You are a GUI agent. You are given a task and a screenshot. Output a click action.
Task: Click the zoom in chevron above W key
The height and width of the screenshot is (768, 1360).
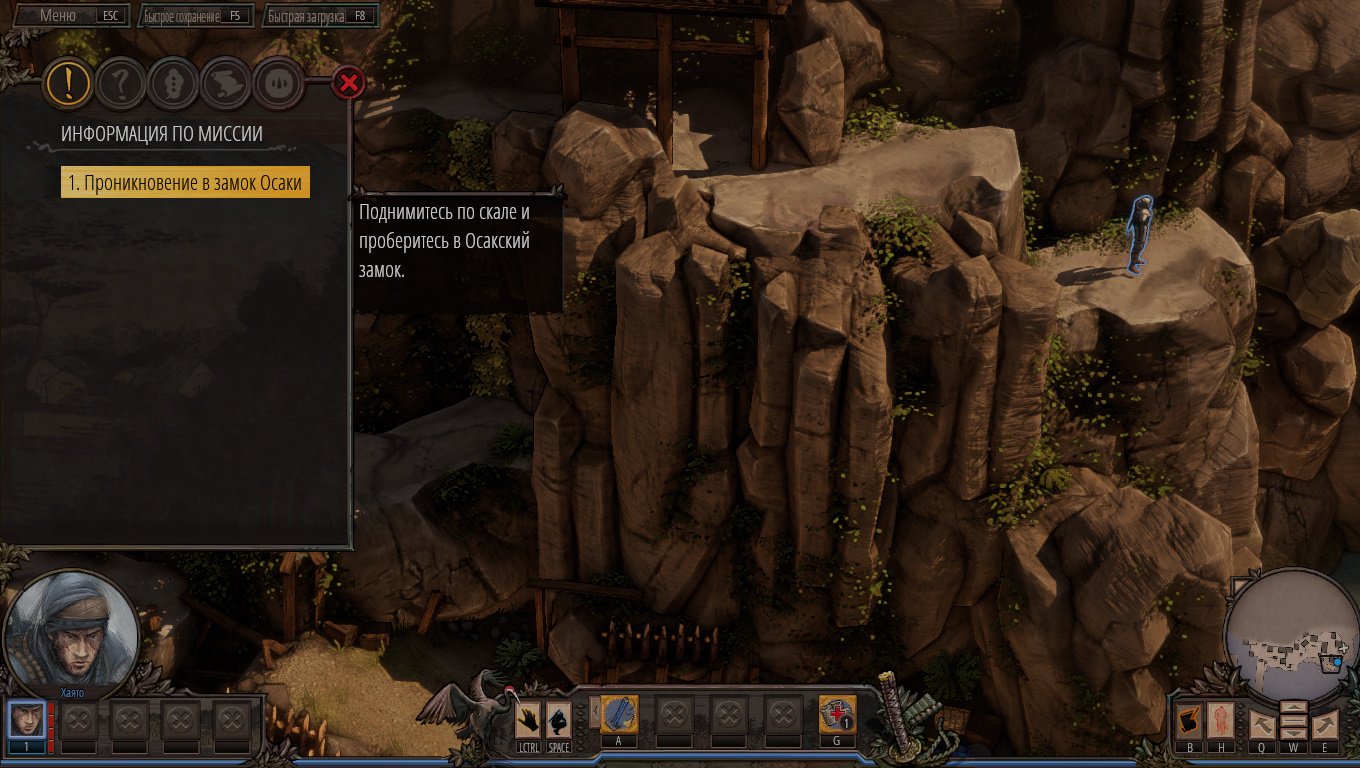1293,707
